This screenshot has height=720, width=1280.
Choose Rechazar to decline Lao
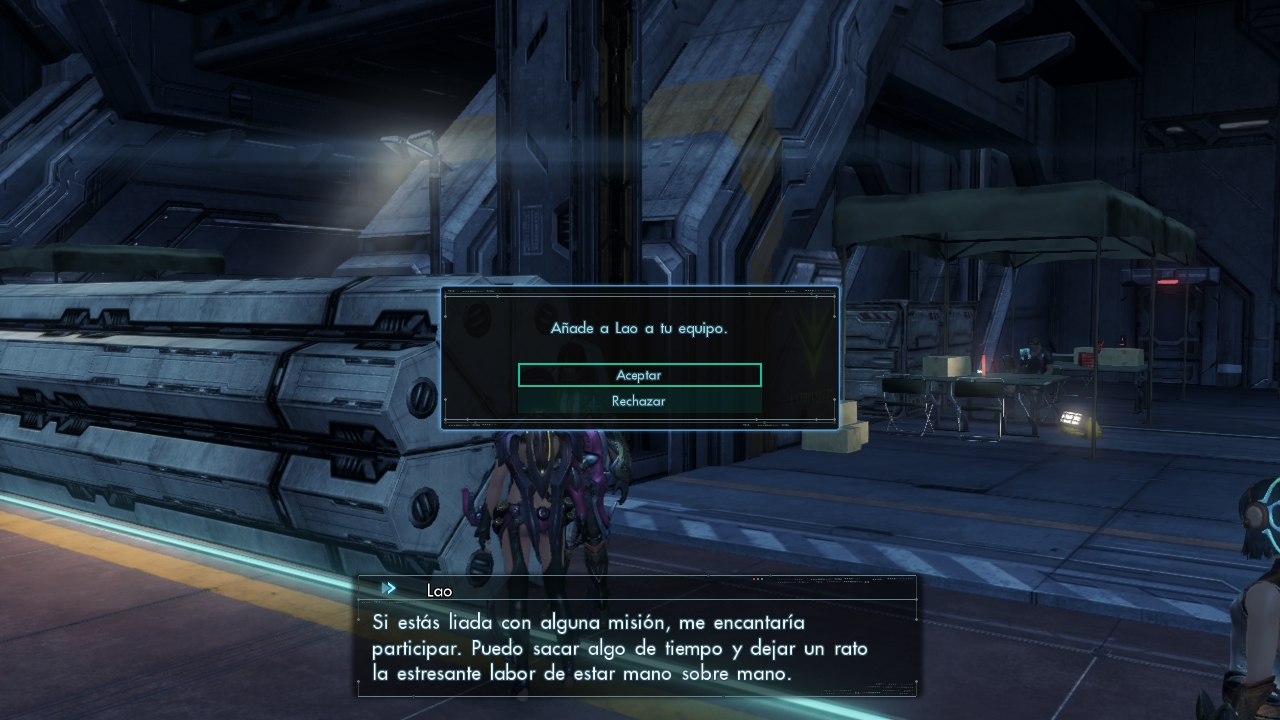click(639, 401)
